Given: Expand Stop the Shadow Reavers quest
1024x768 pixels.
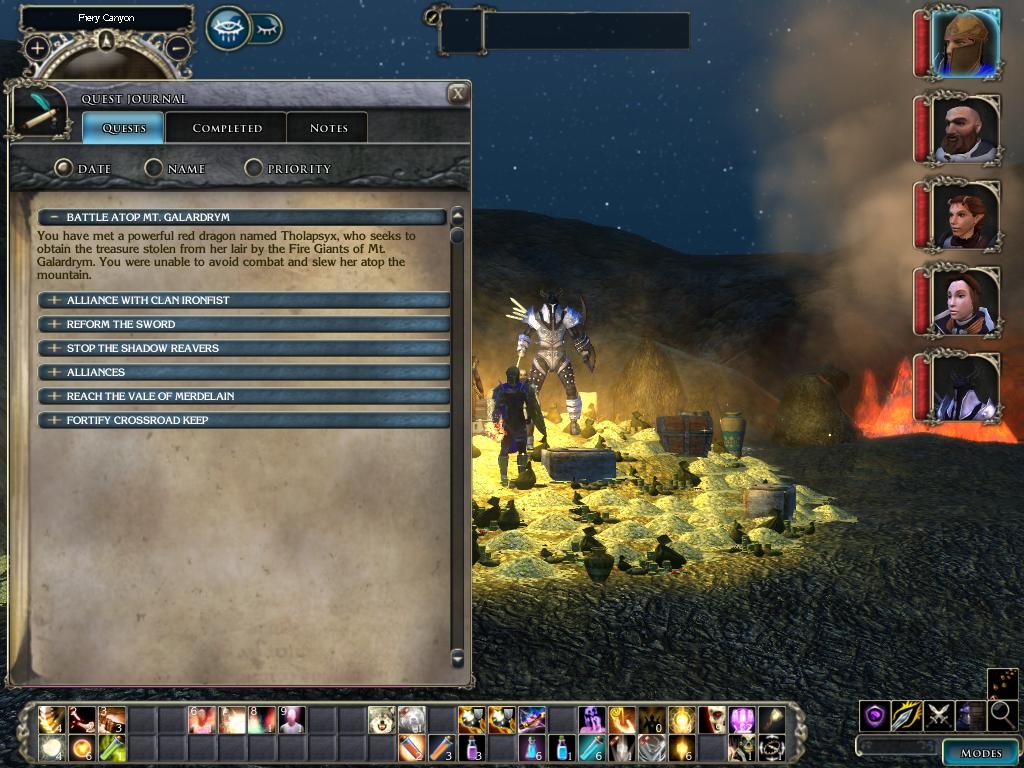Looking at the screenshot, I should (54, 348).
